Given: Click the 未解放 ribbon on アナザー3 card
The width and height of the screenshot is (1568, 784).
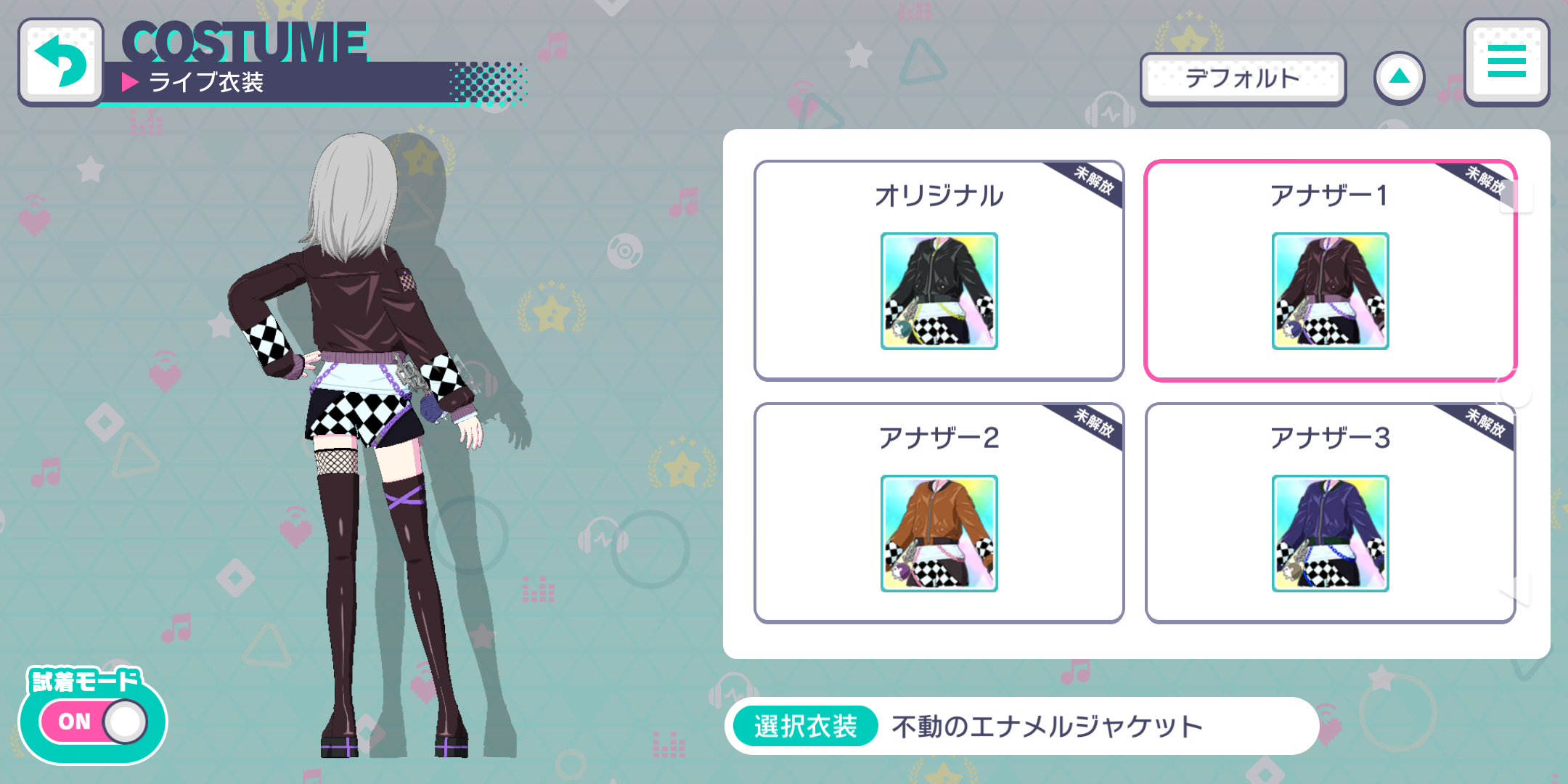Looking at the screenshot, I should (1485, 430).
